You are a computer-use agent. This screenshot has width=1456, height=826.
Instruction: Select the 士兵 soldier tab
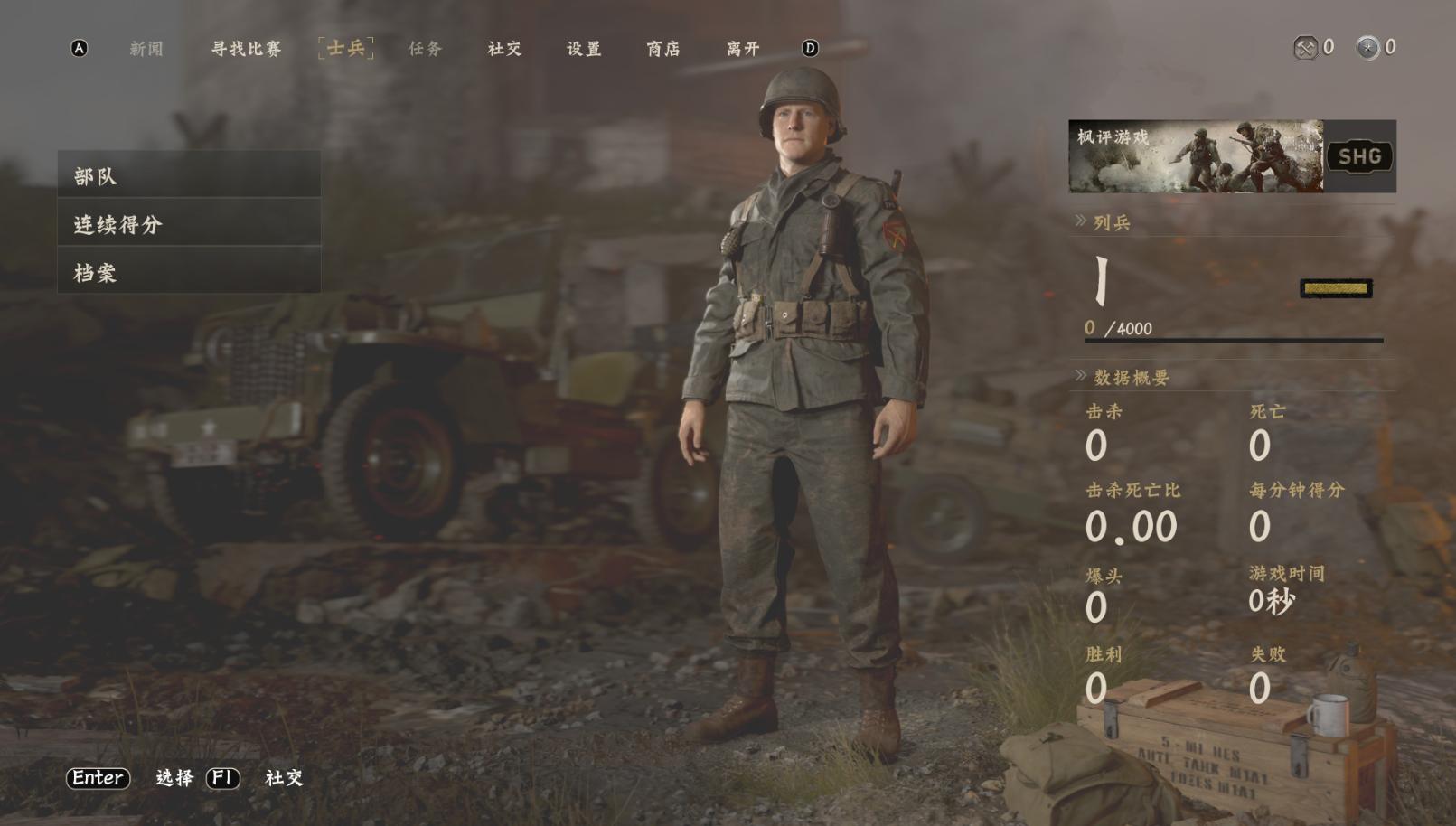tap(346, 48)
